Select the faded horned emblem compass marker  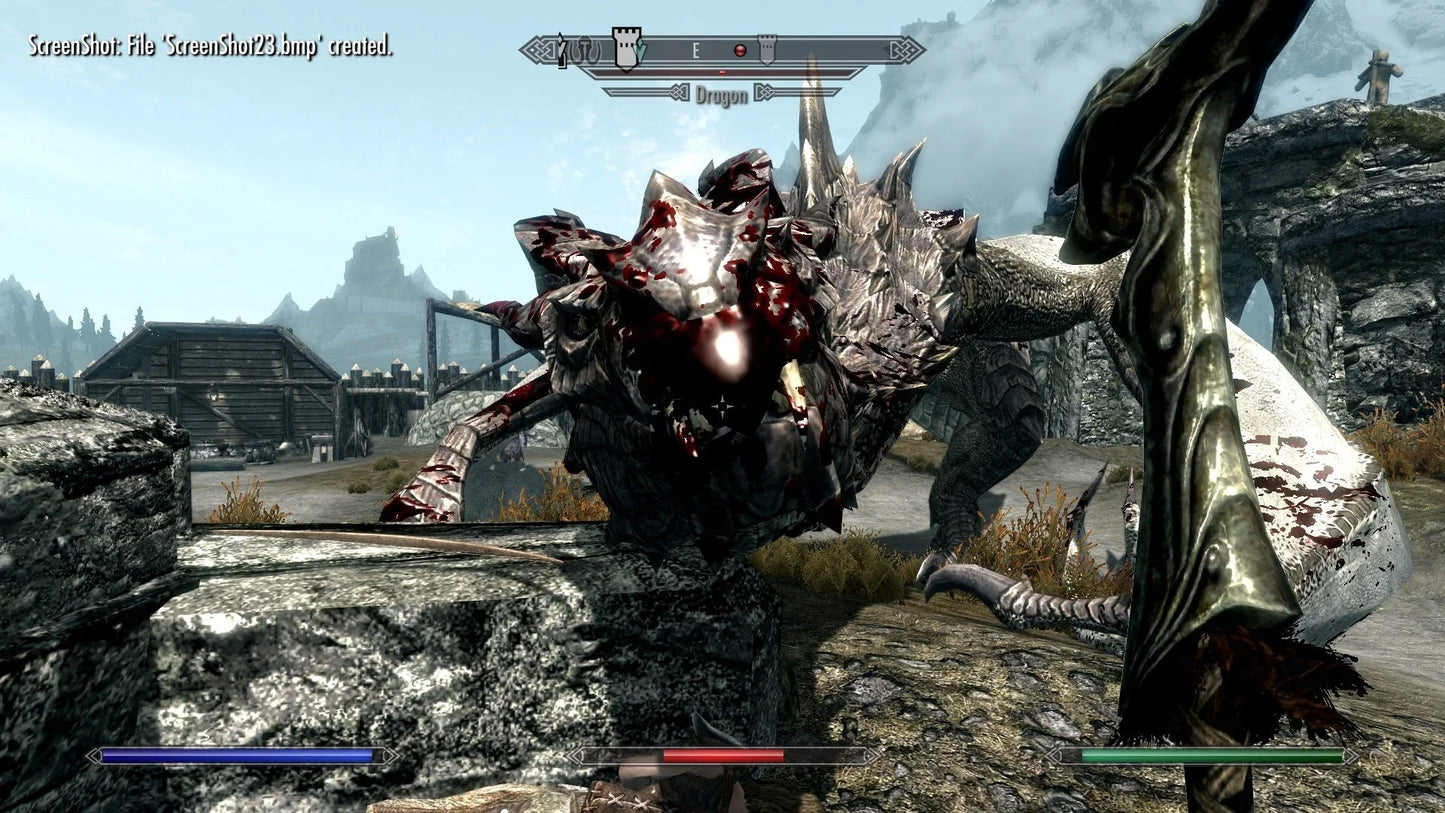(x=586, y=49)
